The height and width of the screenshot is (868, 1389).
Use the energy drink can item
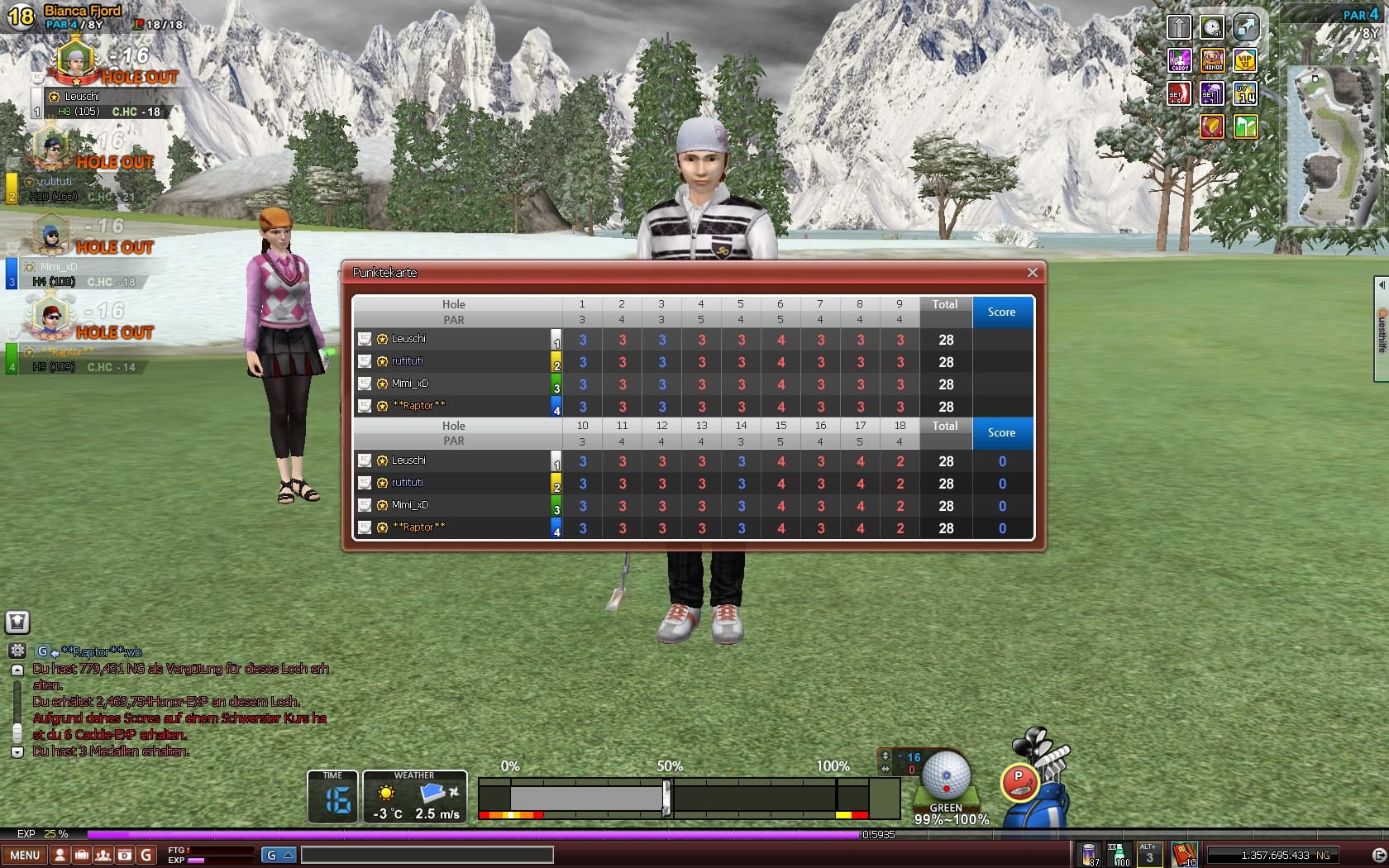tap(1090, 854)
